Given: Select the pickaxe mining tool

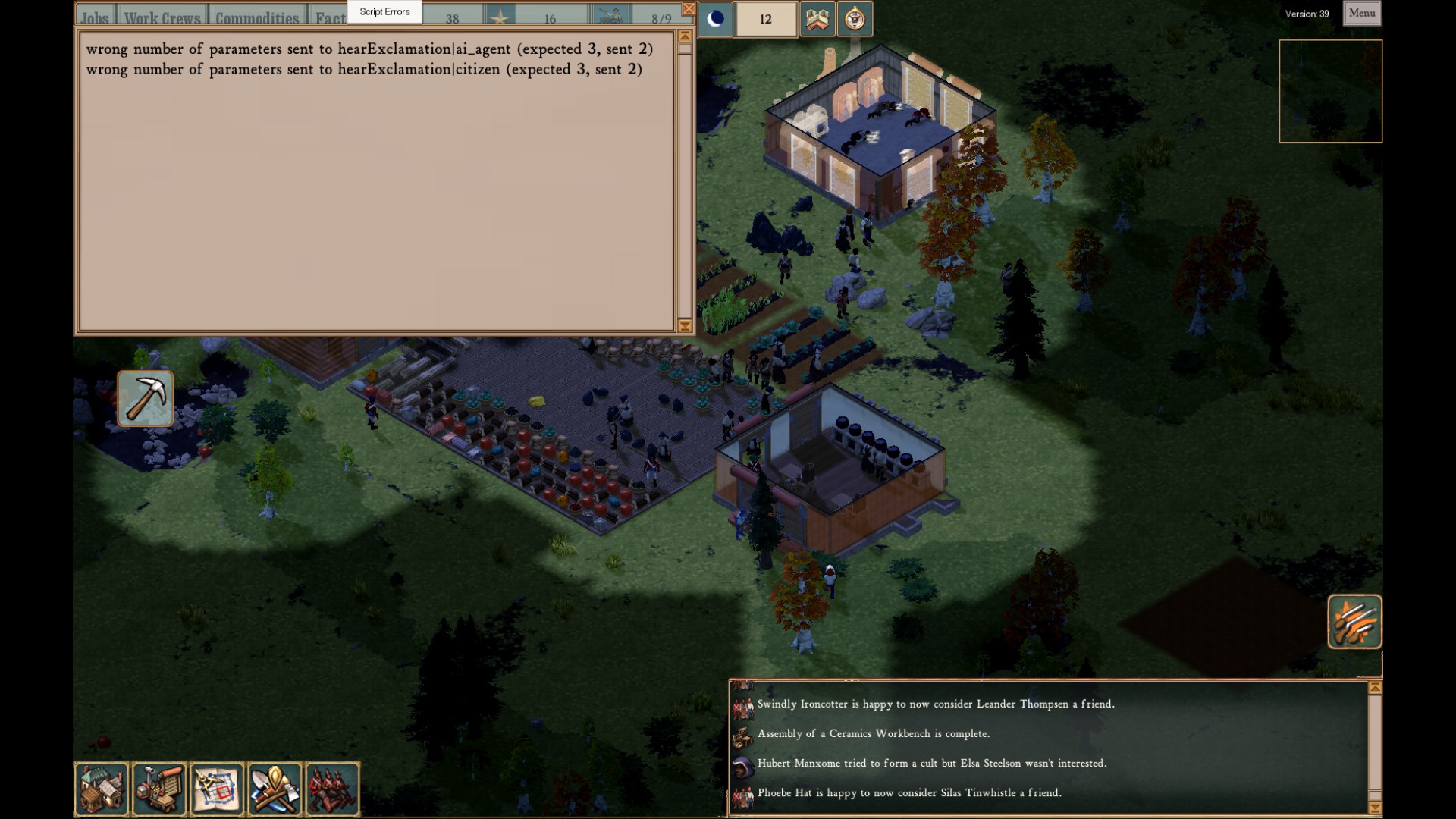Looking at the screenshot, I should coord(145,398).
